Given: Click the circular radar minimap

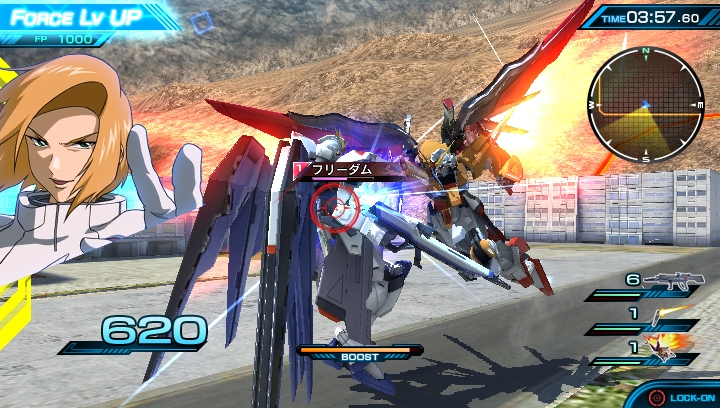Looking at the screenshot, I should (646, 104).
